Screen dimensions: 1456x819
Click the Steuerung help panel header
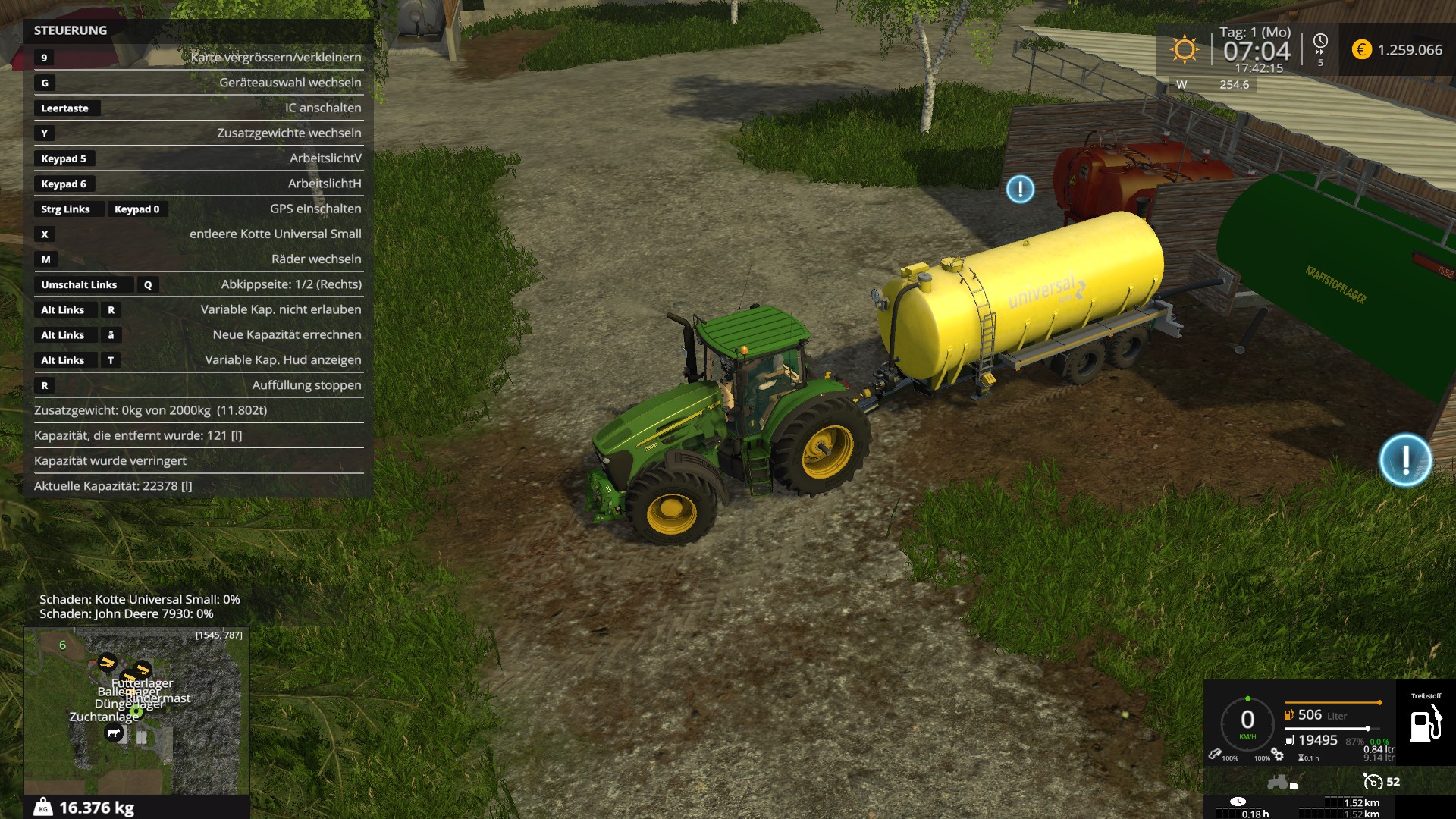71,30
